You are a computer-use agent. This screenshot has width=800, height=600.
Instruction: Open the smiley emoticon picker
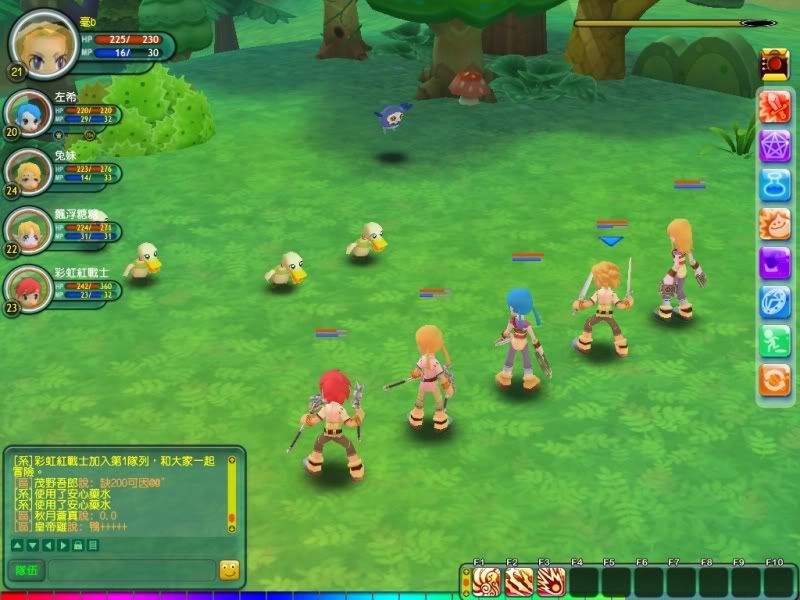(x=230, y=570)
